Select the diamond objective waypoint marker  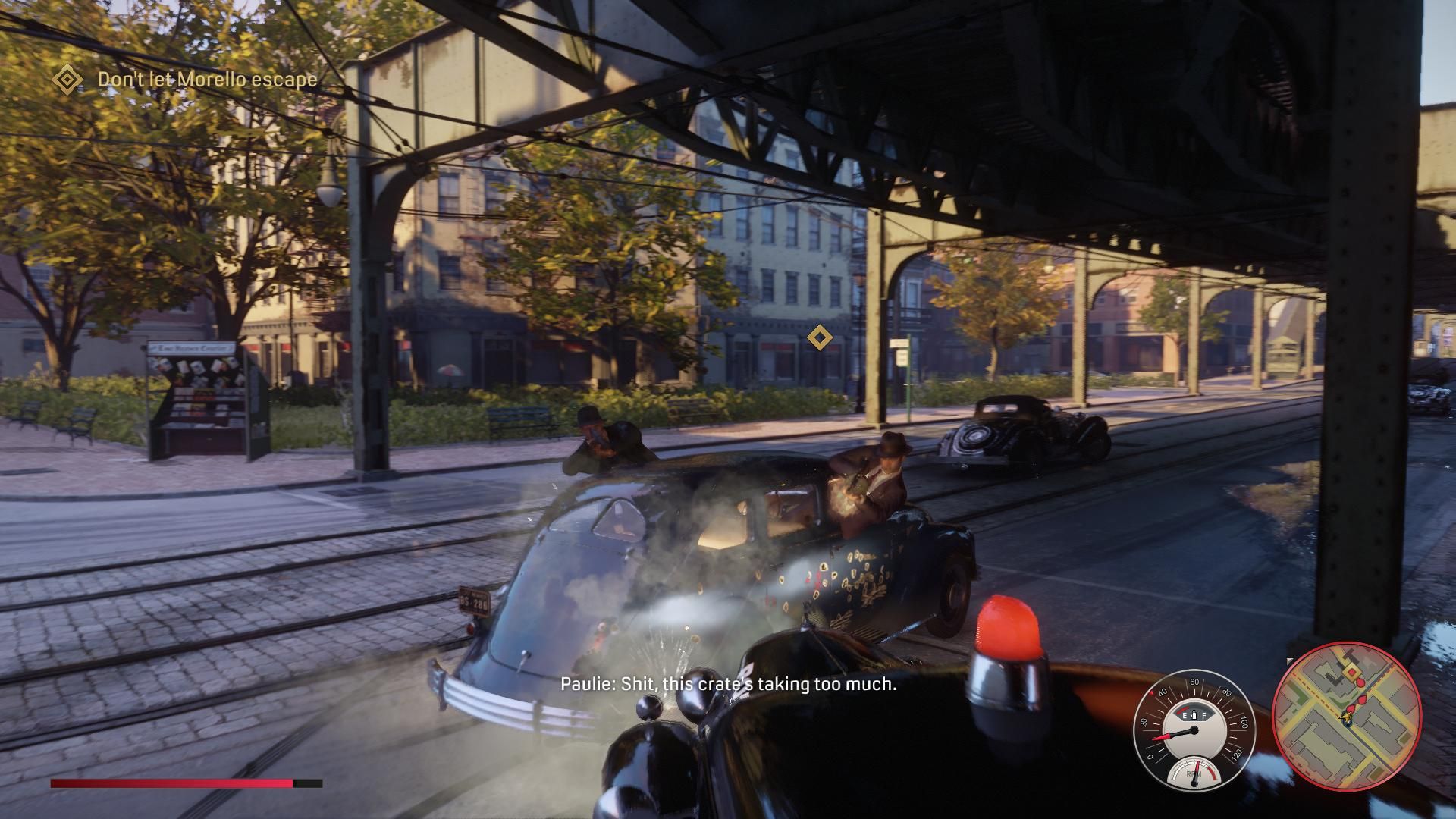point(818,337)
